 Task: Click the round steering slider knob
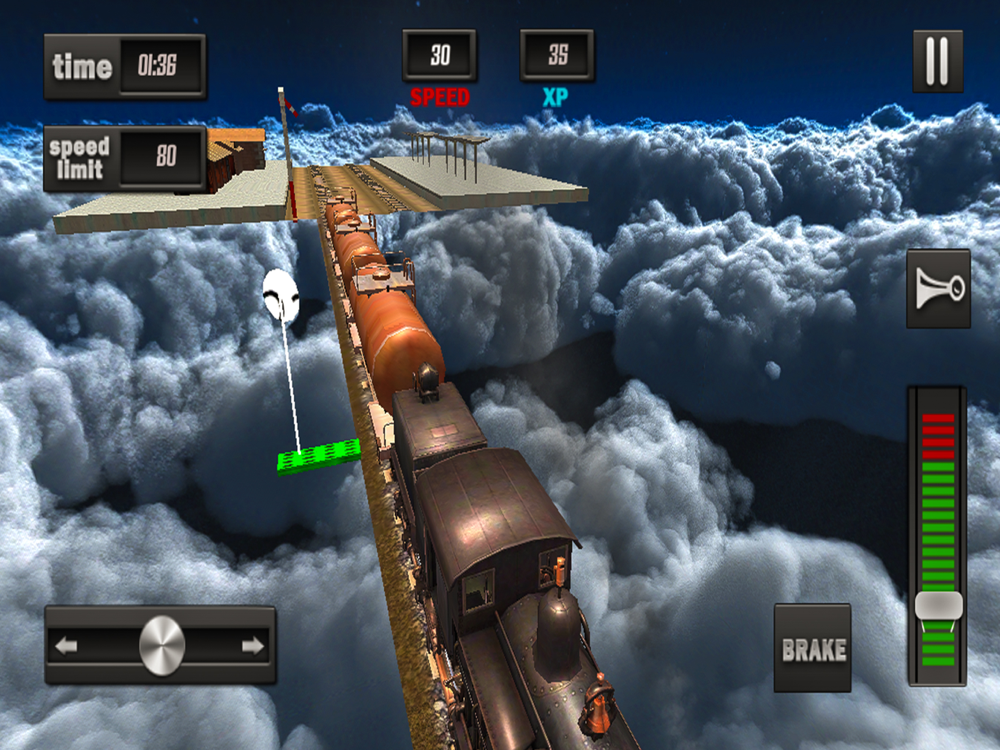pos(161,645)
